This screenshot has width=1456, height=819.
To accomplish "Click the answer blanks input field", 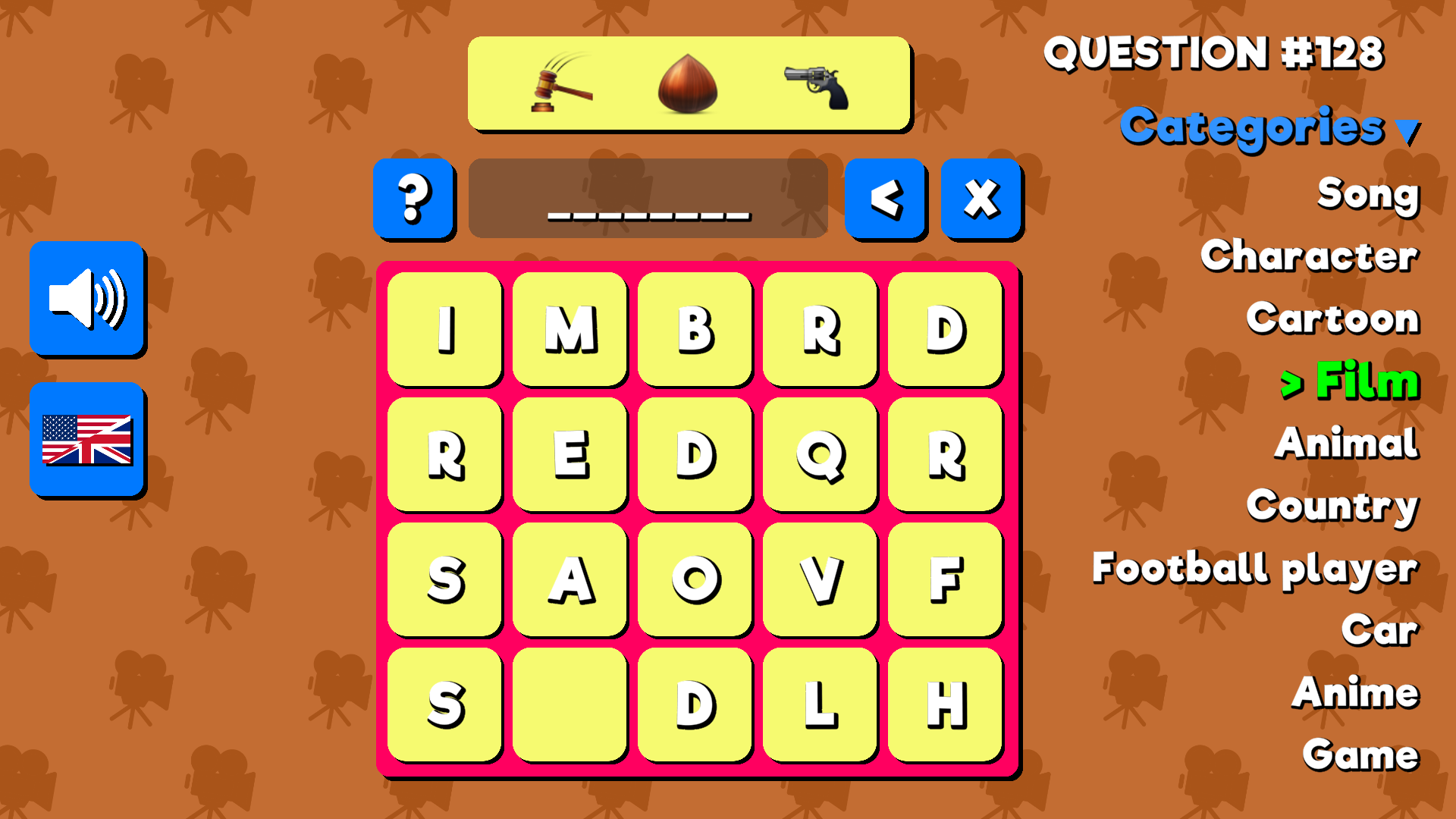I will coord(648,199).
